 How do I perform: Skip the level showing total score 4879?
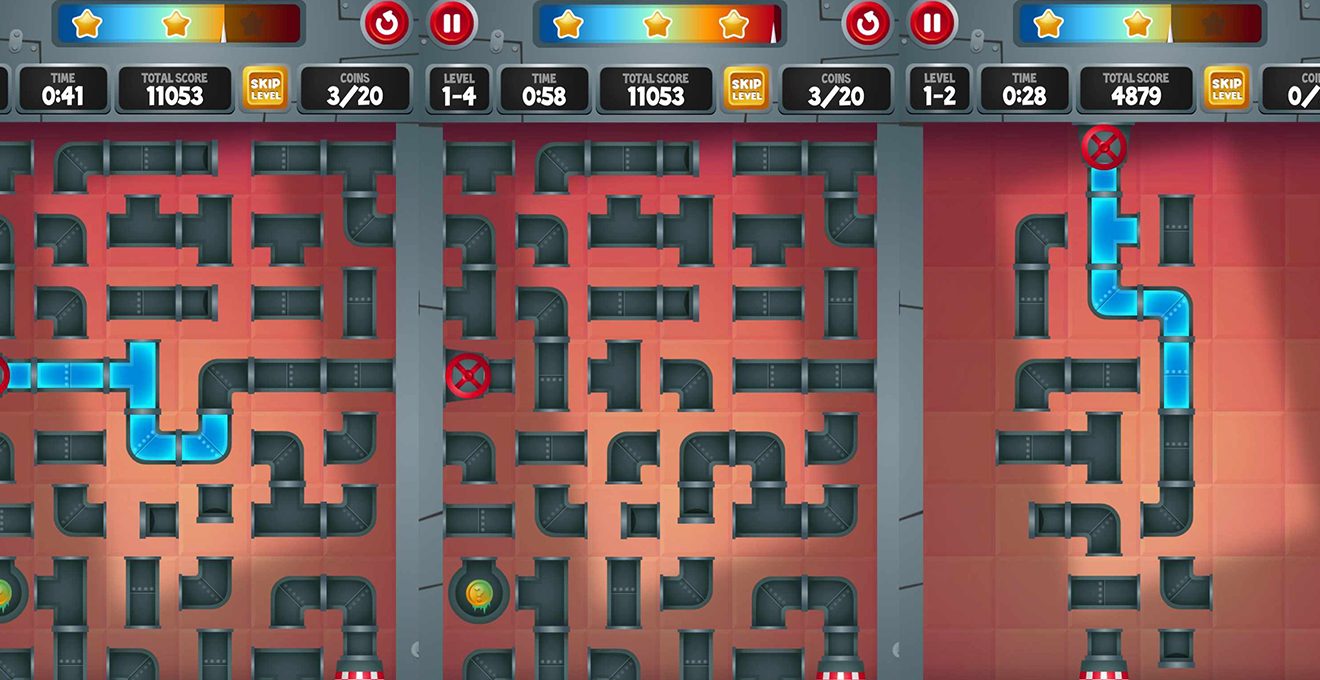point(1225,89)
